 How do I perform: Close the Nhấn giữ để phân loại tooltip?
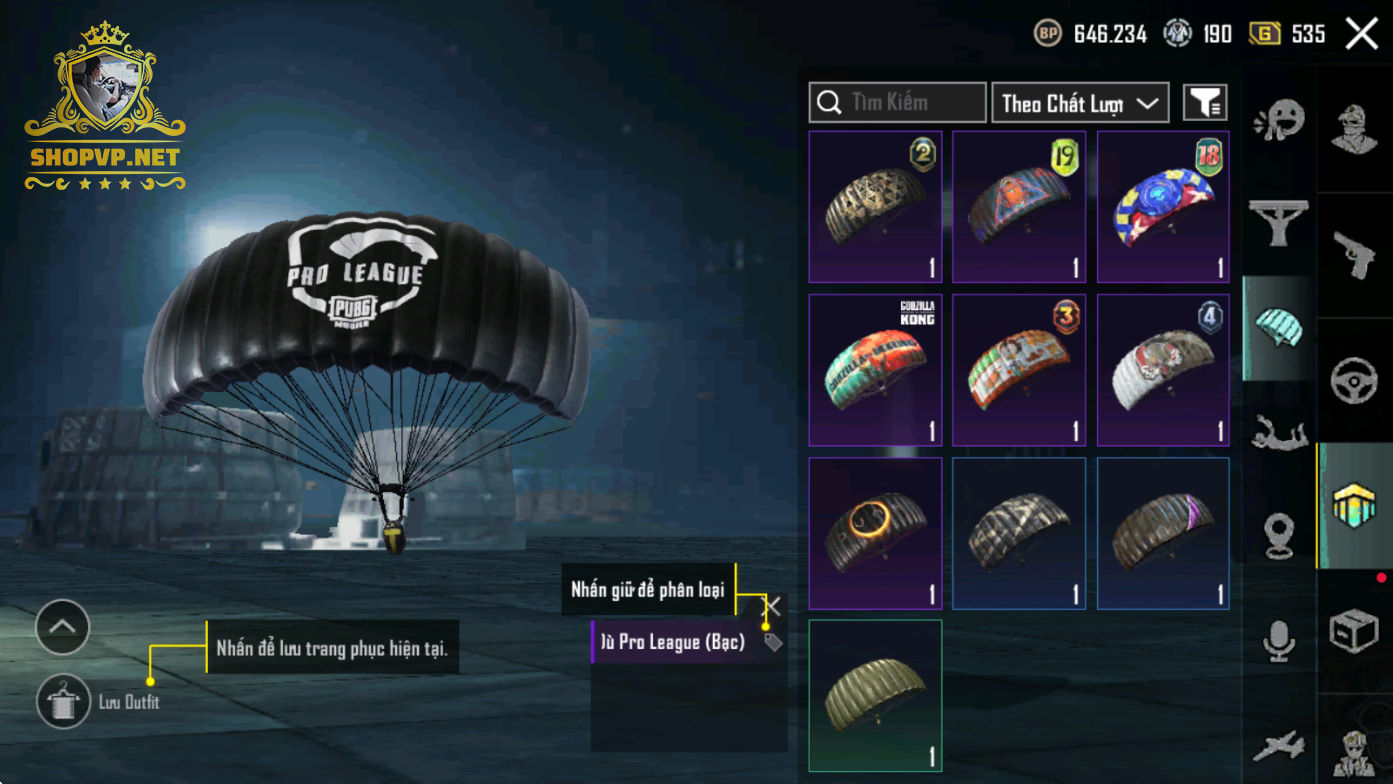pyautogui.click(x=772, y=607)
